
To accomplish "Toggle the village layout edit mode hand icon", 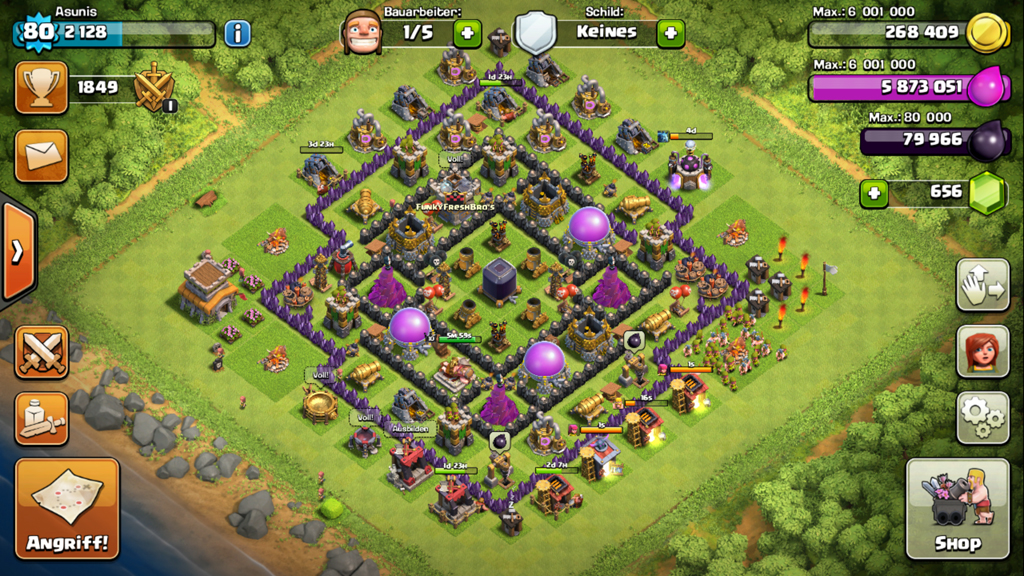I will [982, 285].
